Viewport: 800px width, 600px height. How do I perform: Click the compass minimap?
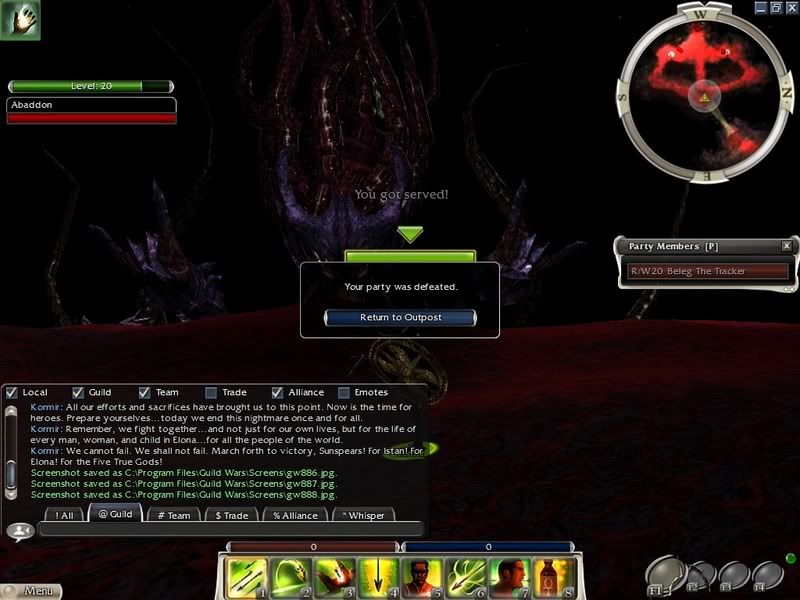coord(703,95)
